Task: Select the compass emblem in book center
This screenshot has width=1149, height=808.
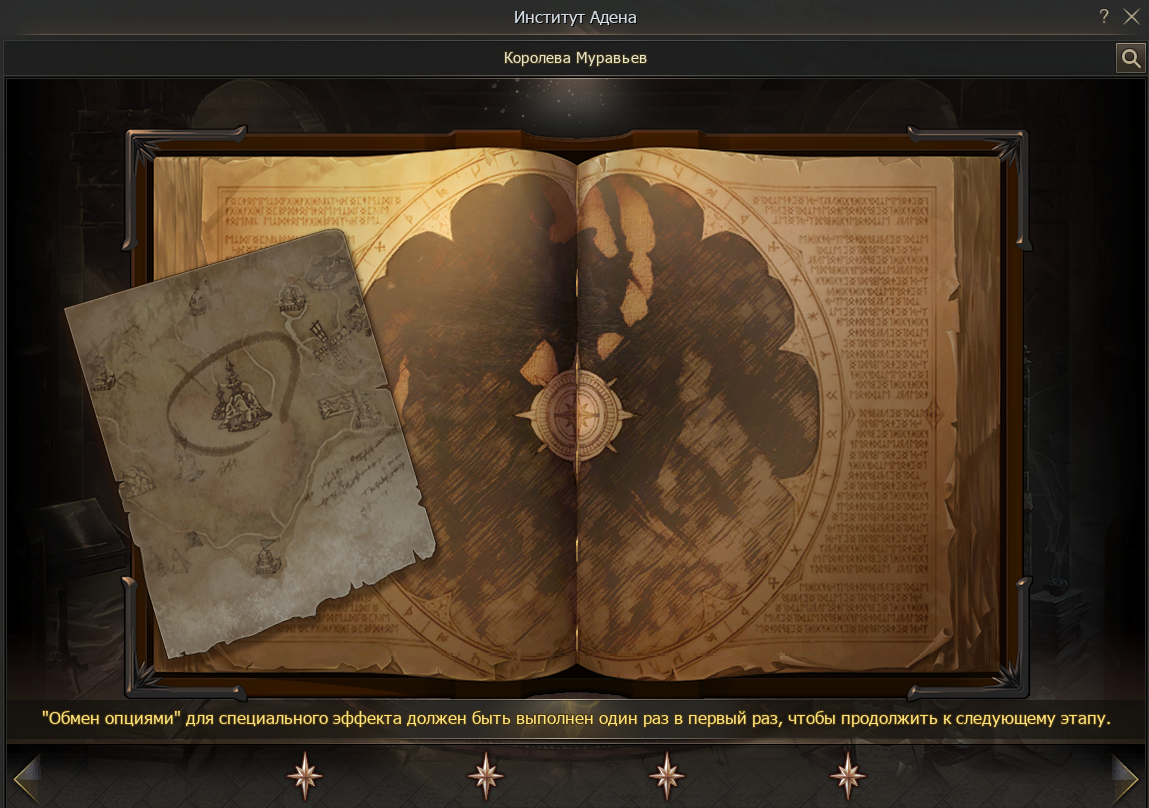Action: pos(574,410)
